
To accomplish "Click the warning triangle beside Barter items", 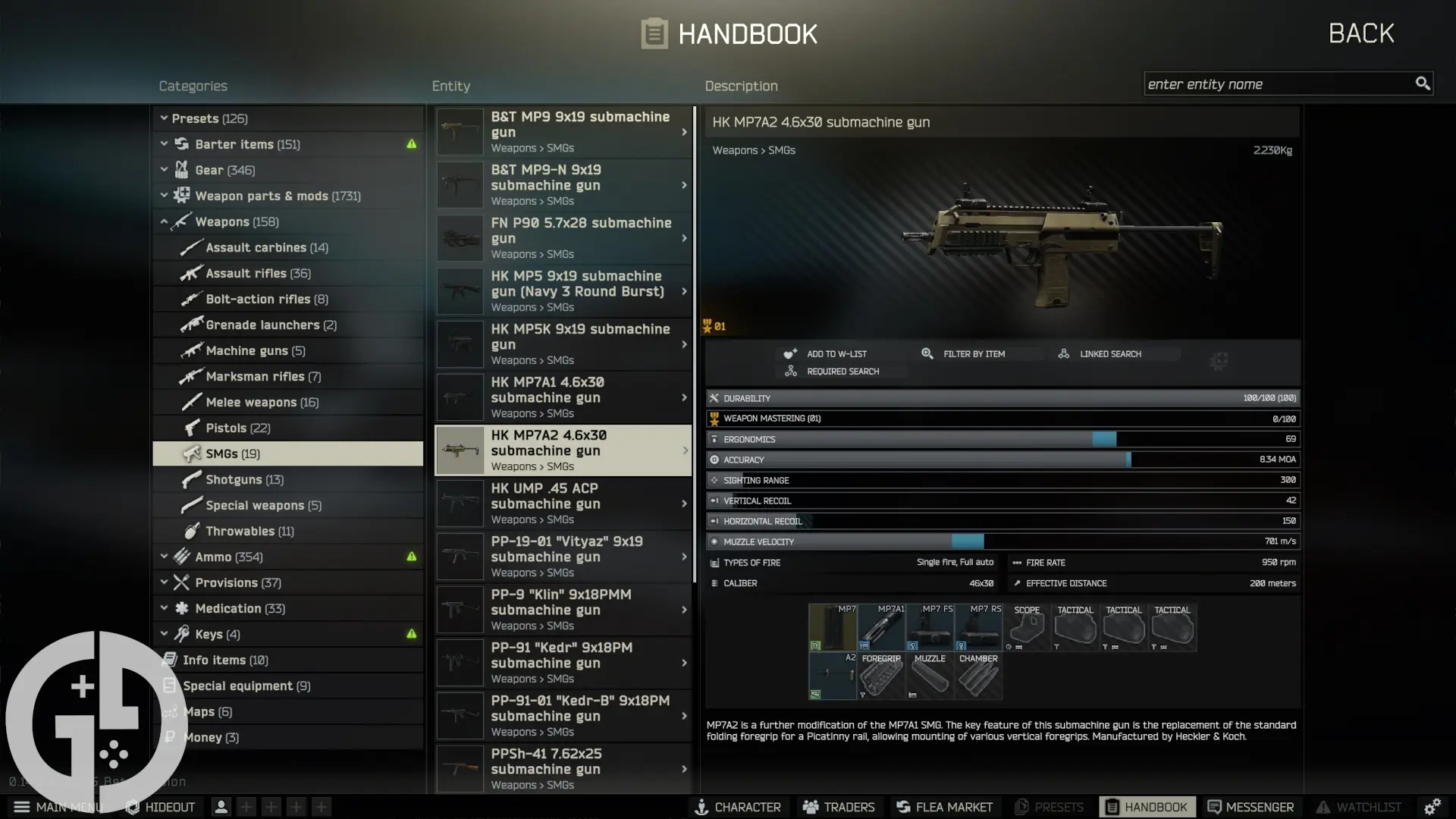I will 410,144.
